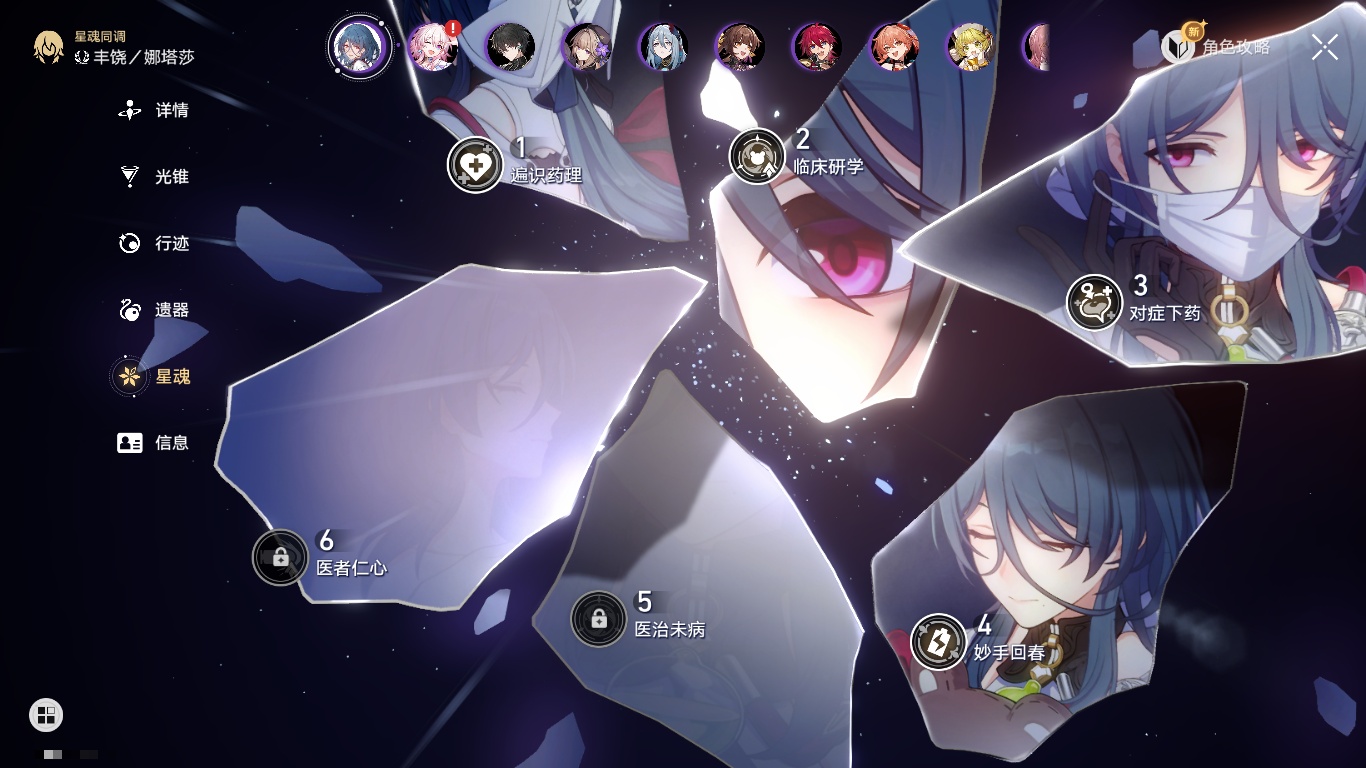The image size is (1366, 768).
Task: Open the 角色攻略 character guide
Action: 1216,46
